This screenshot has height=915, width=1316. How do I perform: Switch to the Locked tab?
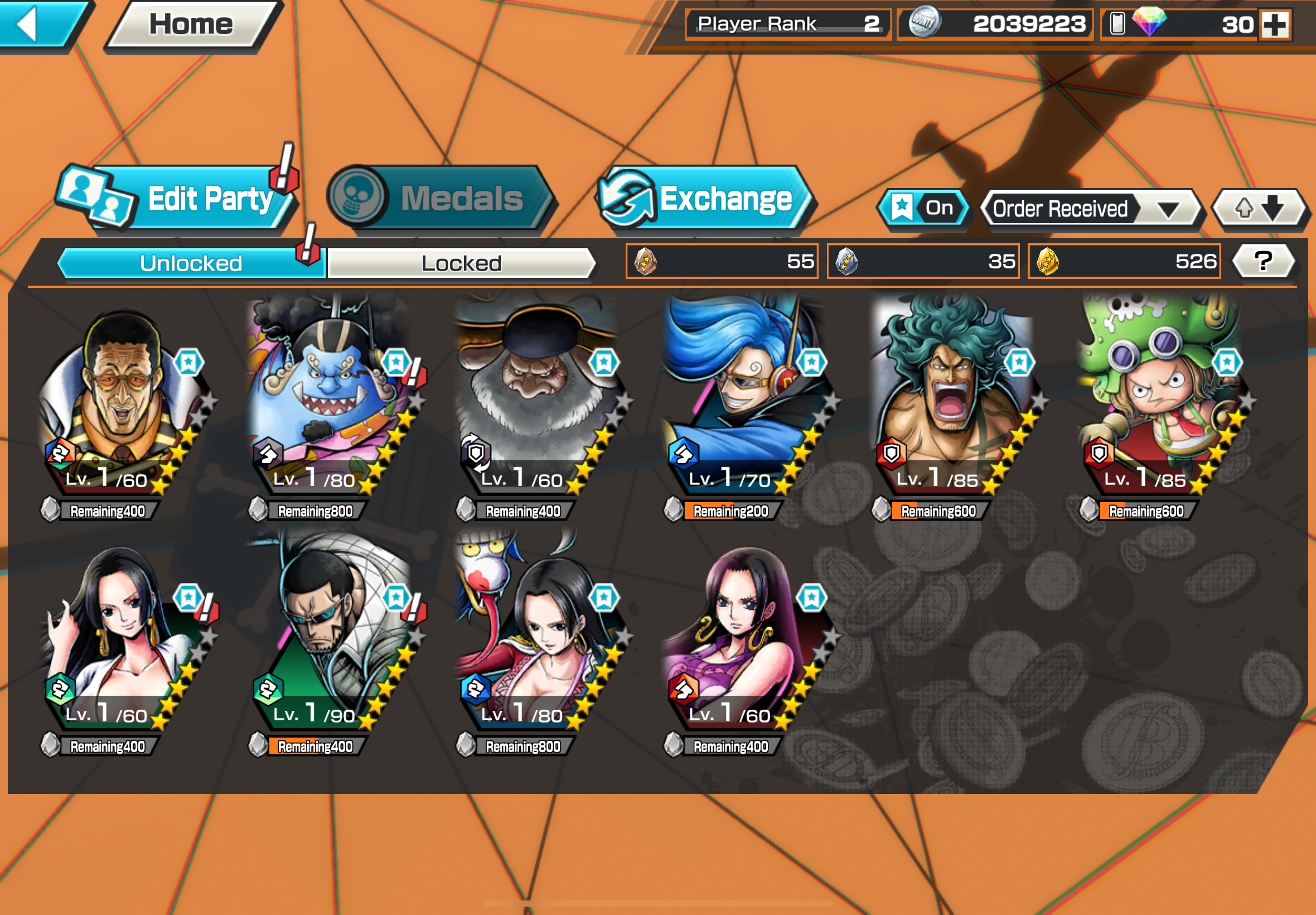461,263
